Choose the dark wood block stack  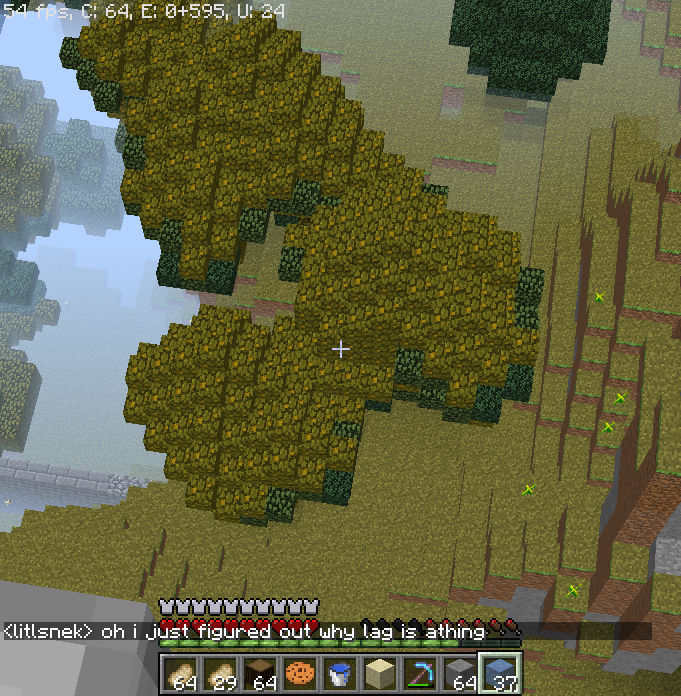pos(261,674)
